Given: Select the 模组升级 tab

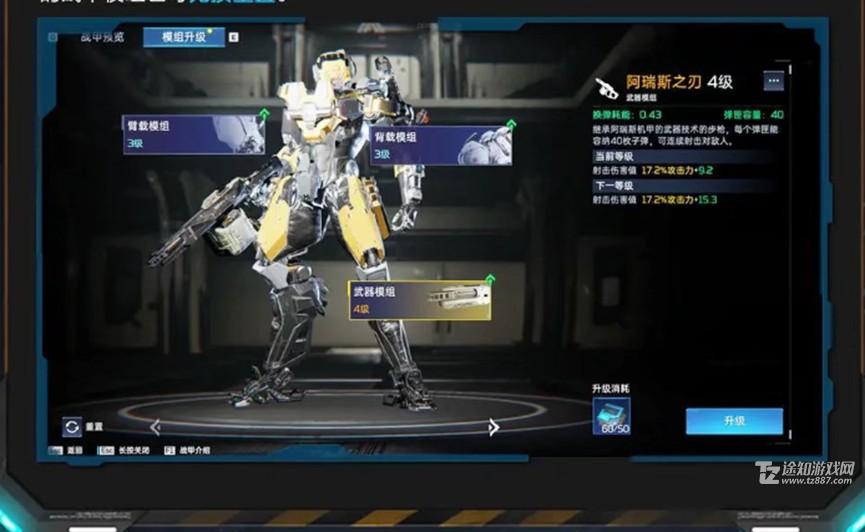Looking at the screenshot, I should [183, 37].
